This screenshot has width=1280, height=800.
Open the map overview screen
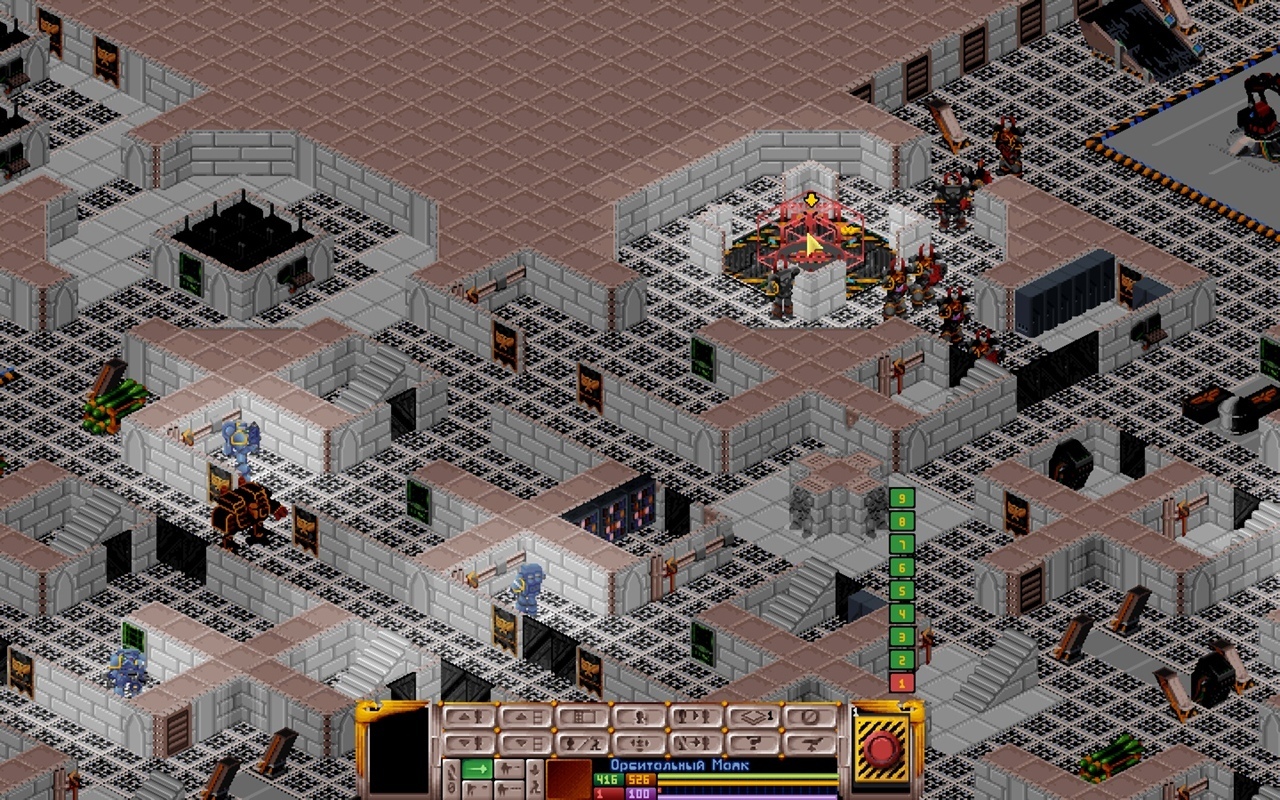click(582, 717)
